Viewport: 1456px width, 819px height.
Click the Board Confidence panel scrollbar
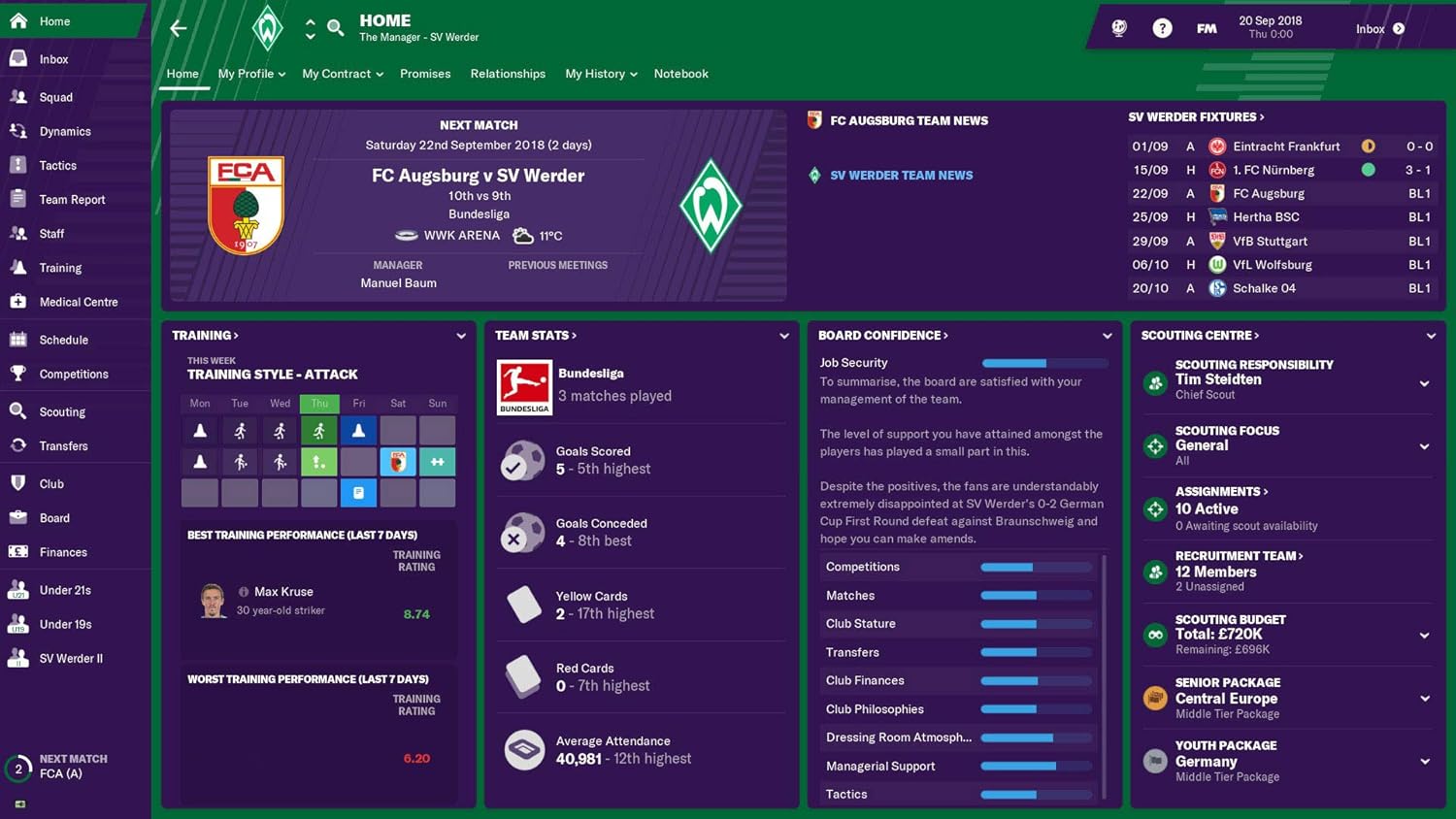[x=1104, y=679]
